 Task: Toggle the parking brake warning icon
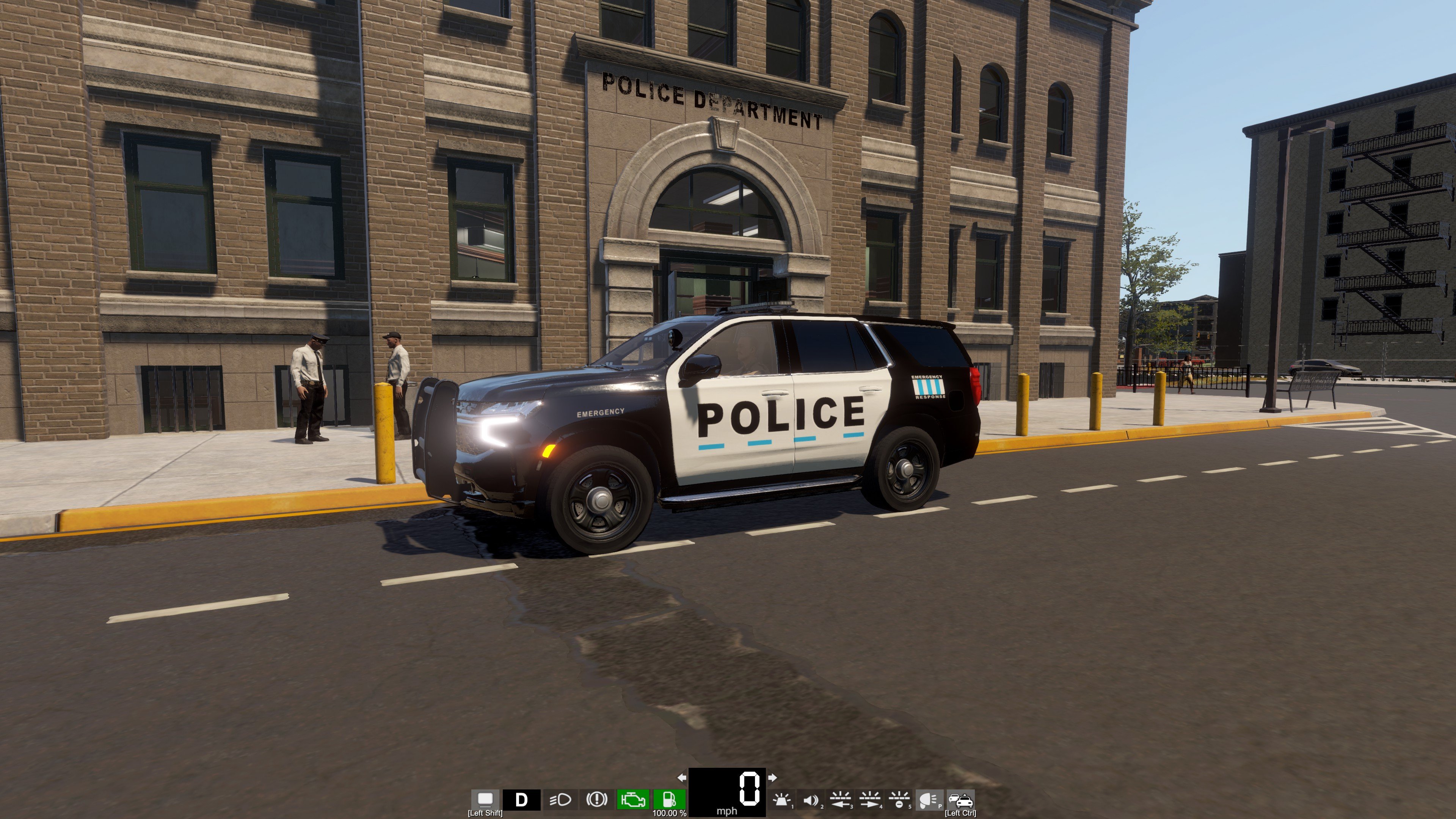(x=596, y=800)
